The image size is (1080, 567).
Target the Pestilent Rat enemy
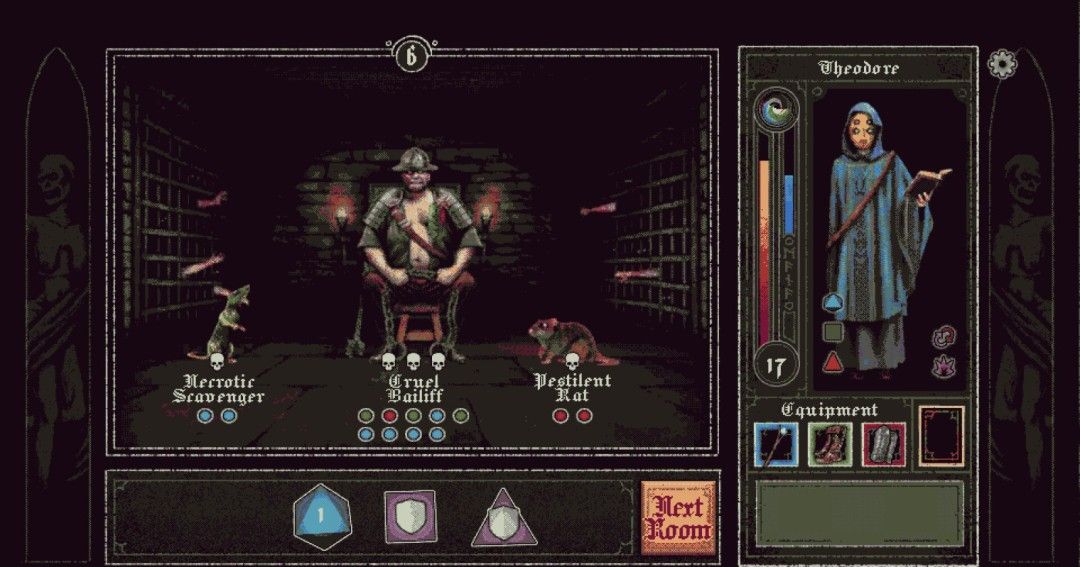(x=562, y=342)
